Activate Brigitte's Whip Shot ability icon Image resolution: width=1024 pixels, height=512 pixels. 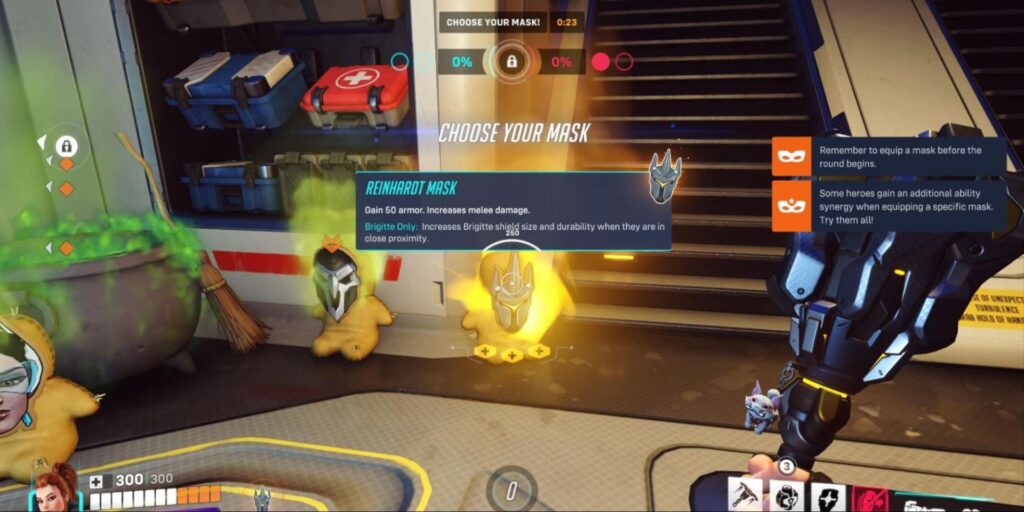(746, 495)
